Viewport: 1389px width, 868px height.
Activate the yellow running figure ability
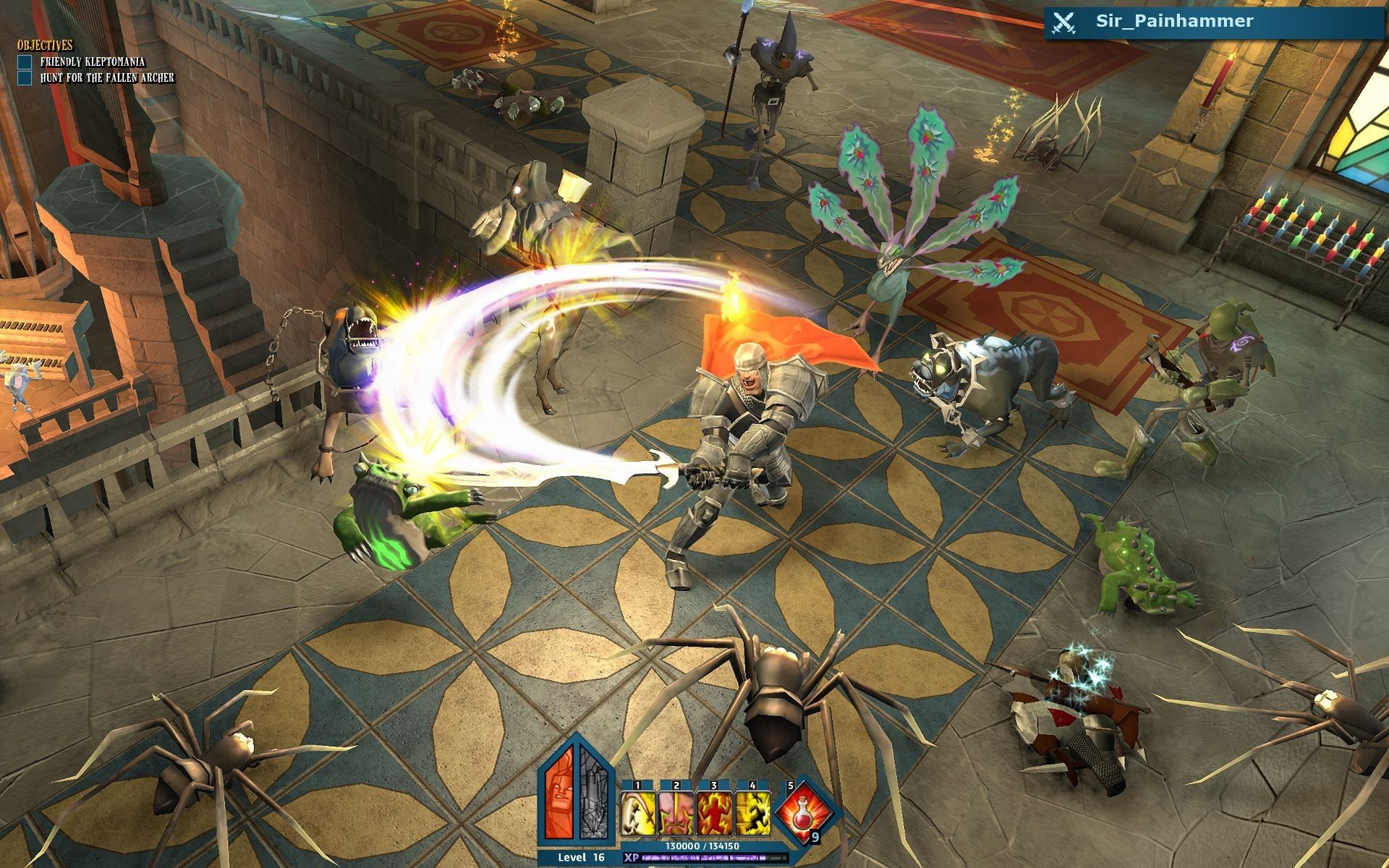(x=753, y=814)
